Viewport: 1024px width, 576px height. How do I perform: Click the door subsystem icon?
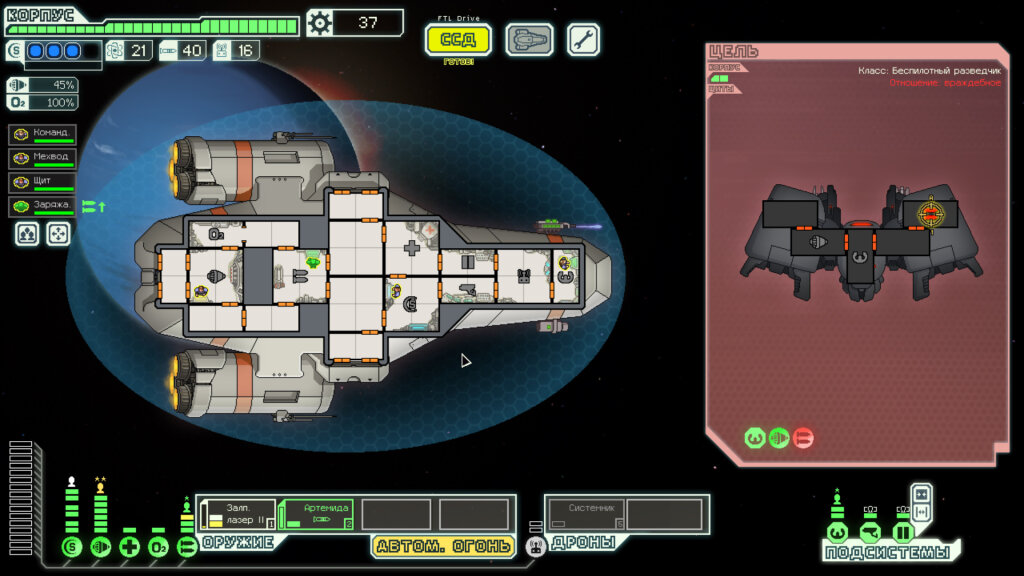(x=903, y=531)
